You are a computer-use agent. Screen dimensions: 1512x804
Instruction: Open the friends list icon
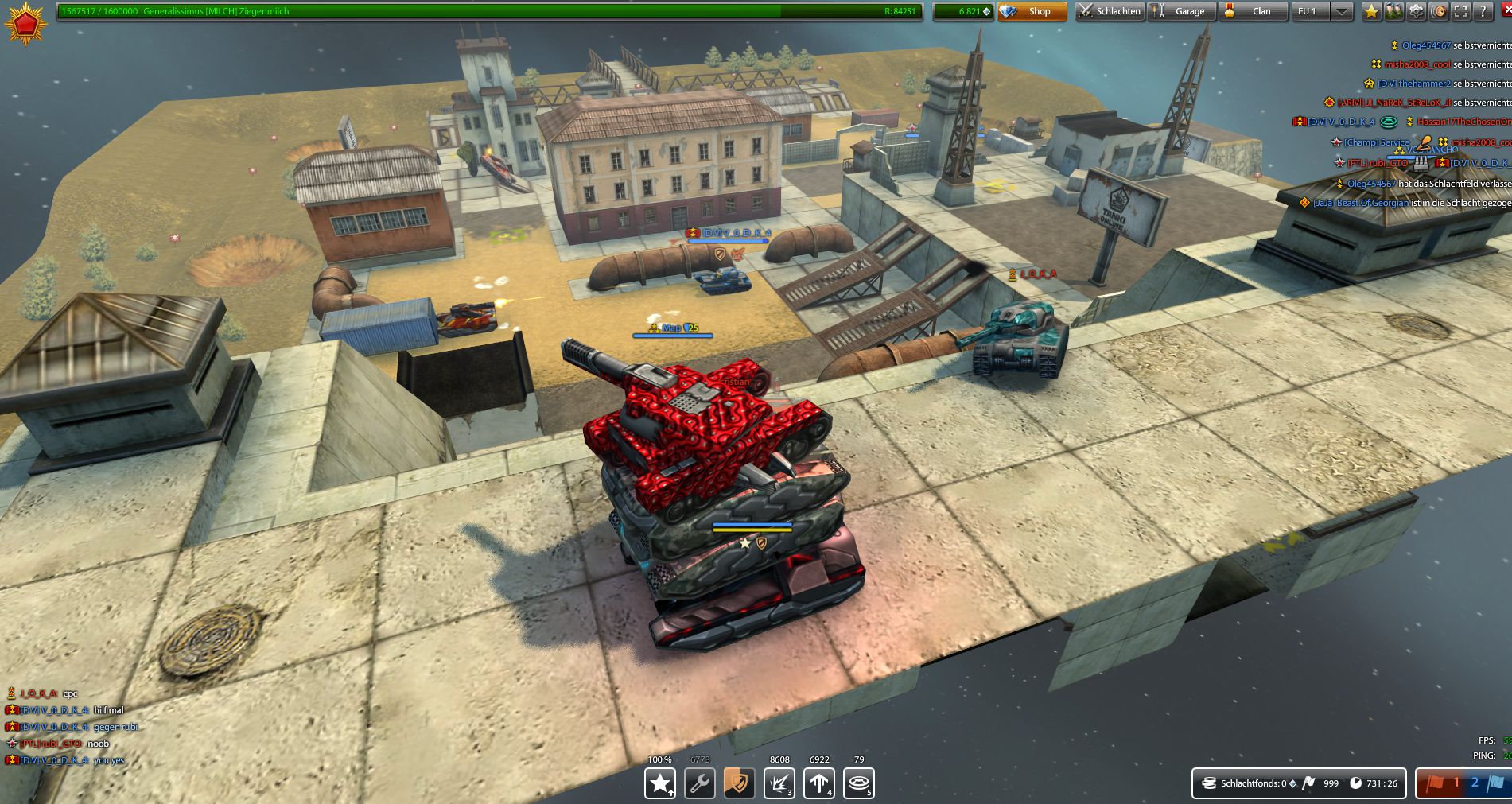click(1393, 11)
